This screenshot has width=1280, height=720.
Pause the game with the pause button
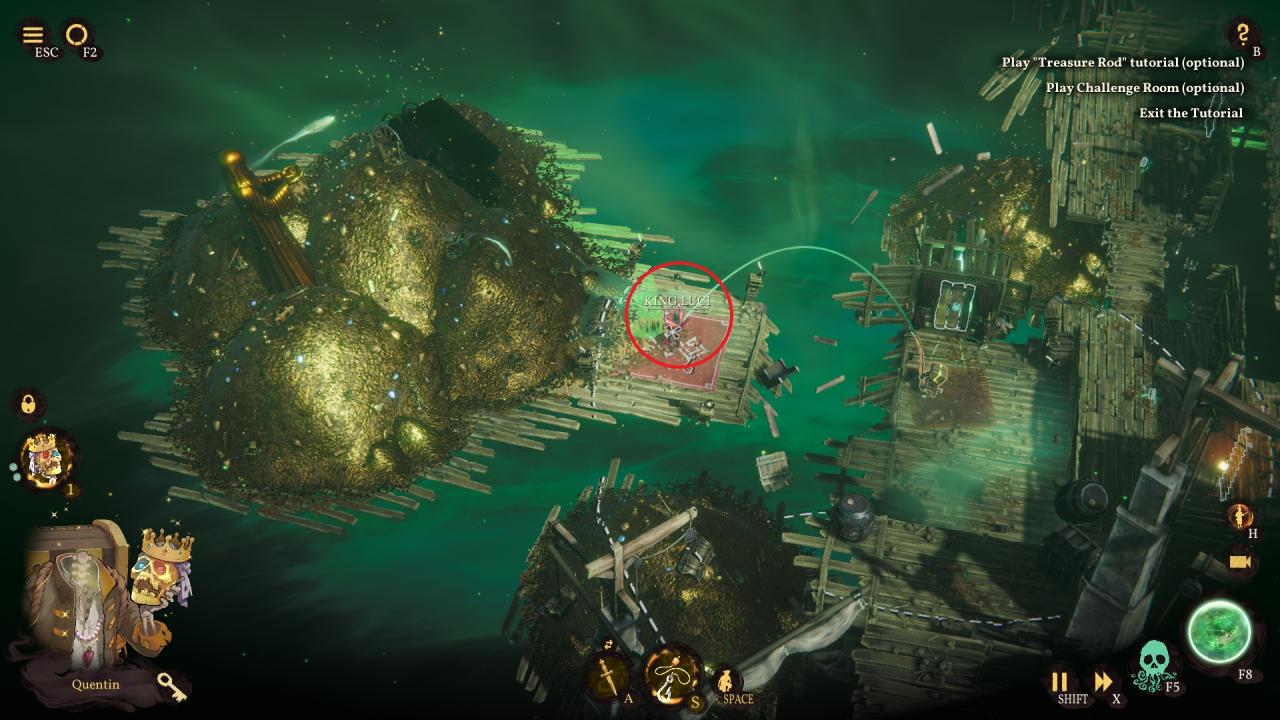tap(1059, 682)
